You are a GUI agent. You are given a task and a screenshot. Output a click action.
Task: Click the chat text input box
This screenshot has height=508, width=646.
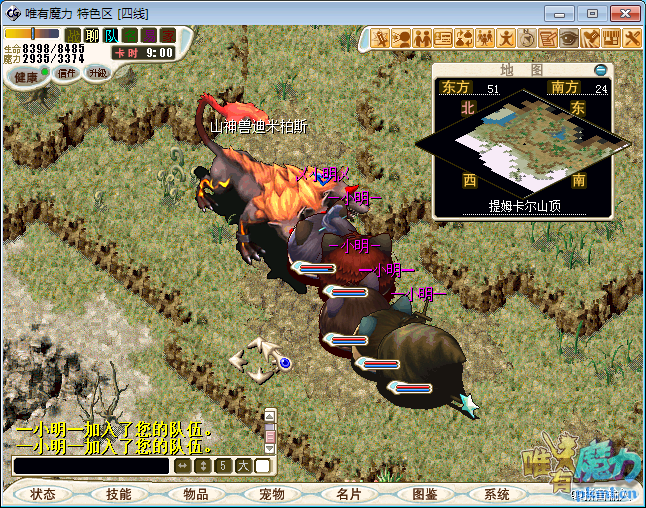point(90,466)
